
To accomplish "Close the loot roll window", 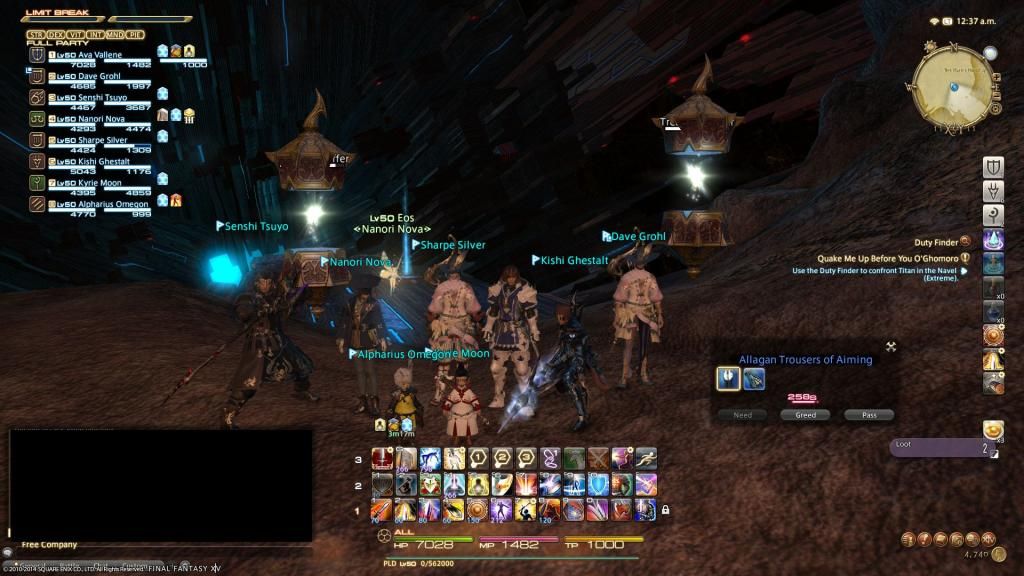I will (x=890, y=347).
